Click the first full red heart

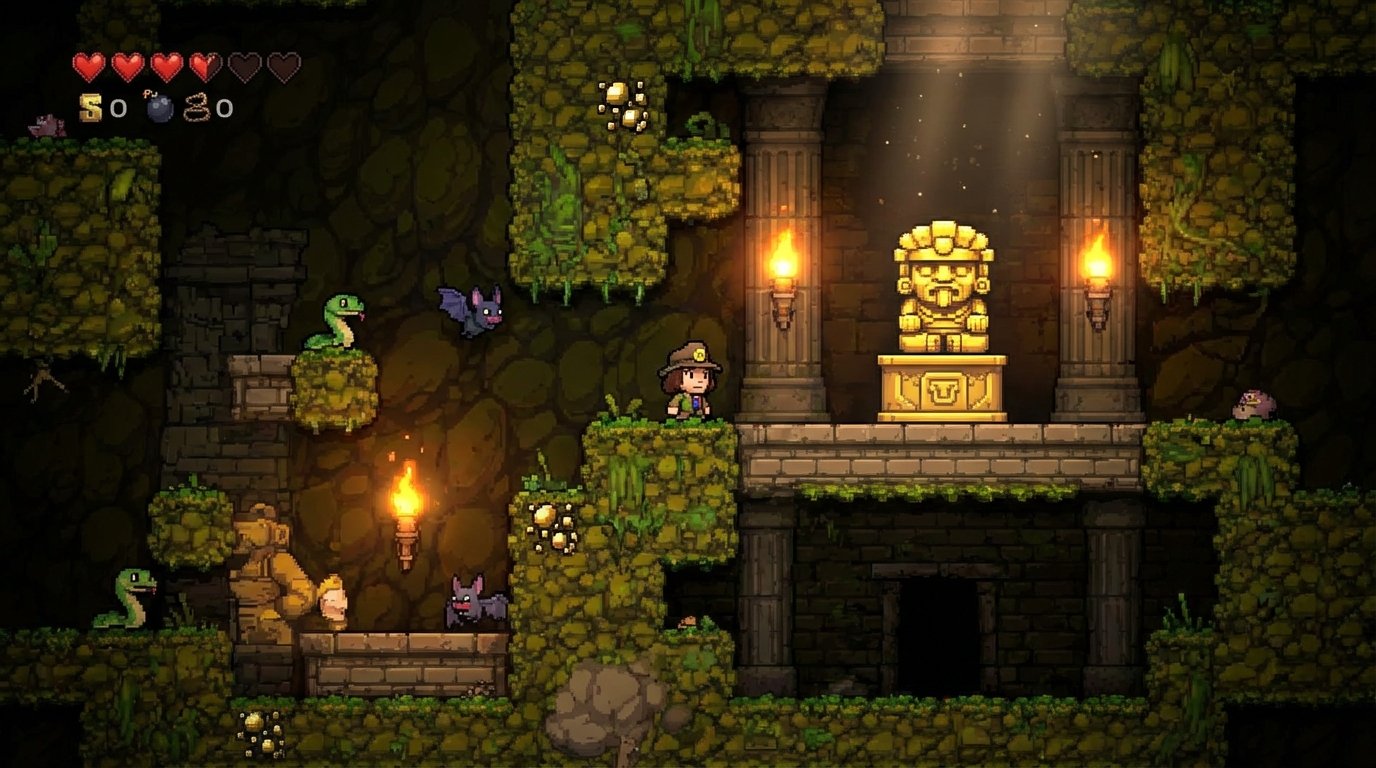88,66
